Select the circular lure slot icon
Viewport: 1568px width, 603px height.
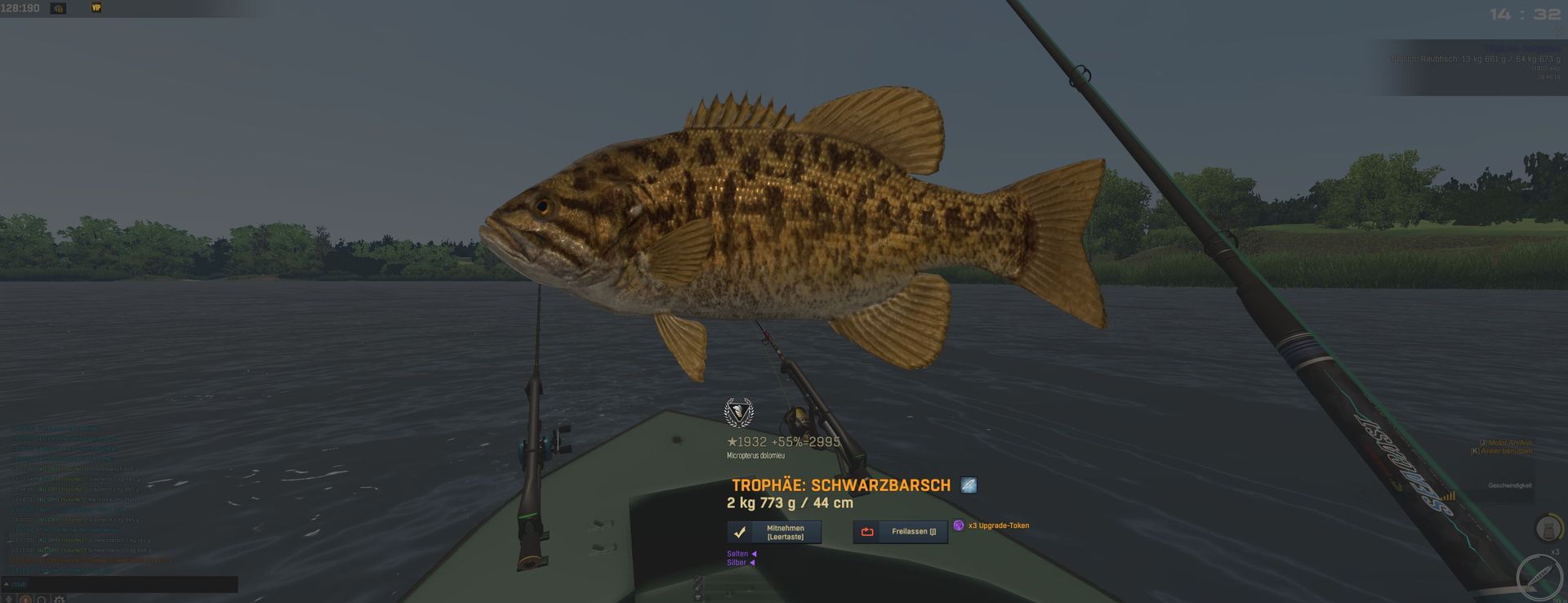click(1539, 578)
